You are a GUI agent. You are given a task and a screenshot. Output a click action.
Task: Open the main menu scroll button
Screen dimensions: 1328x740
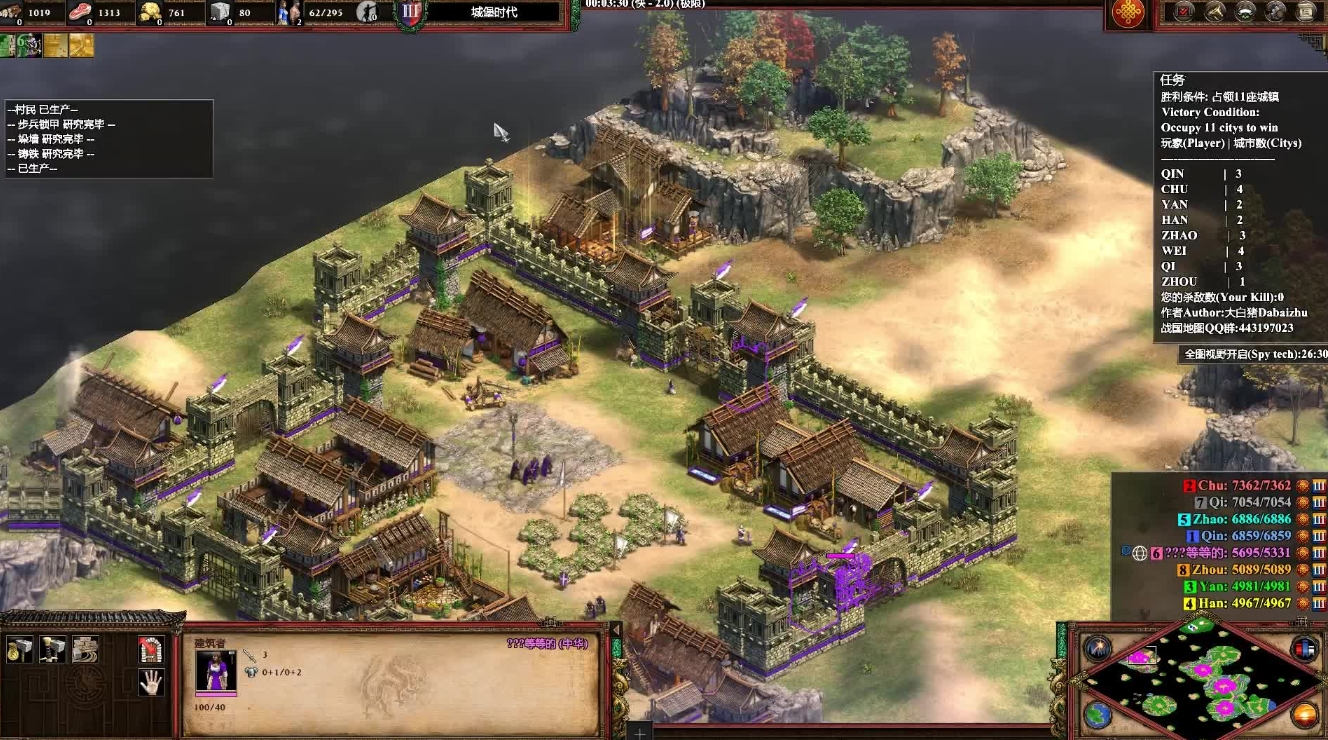point(1305,12)
